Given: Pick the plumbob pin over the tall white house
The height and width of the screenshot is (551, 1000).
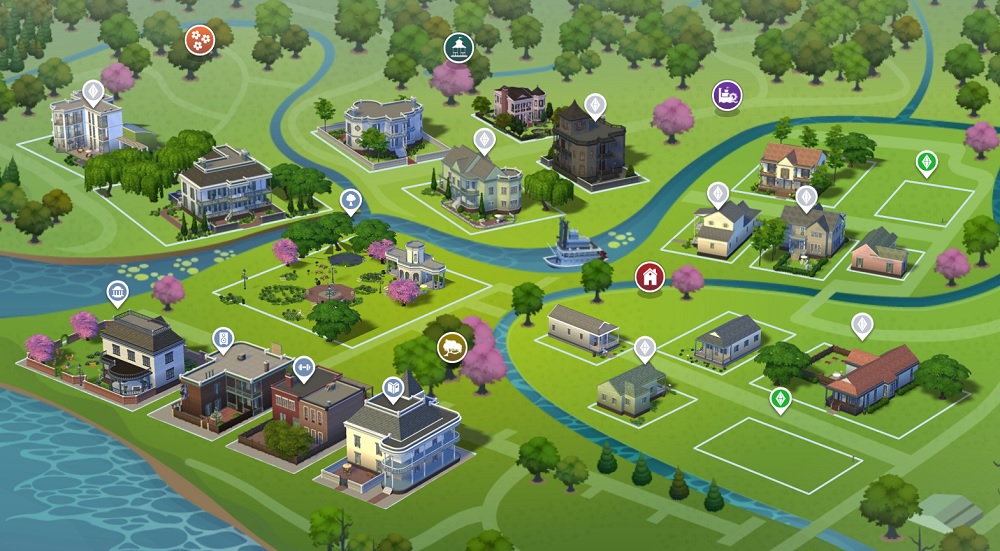Looking at the screenshot, I should tap(93, 93).
